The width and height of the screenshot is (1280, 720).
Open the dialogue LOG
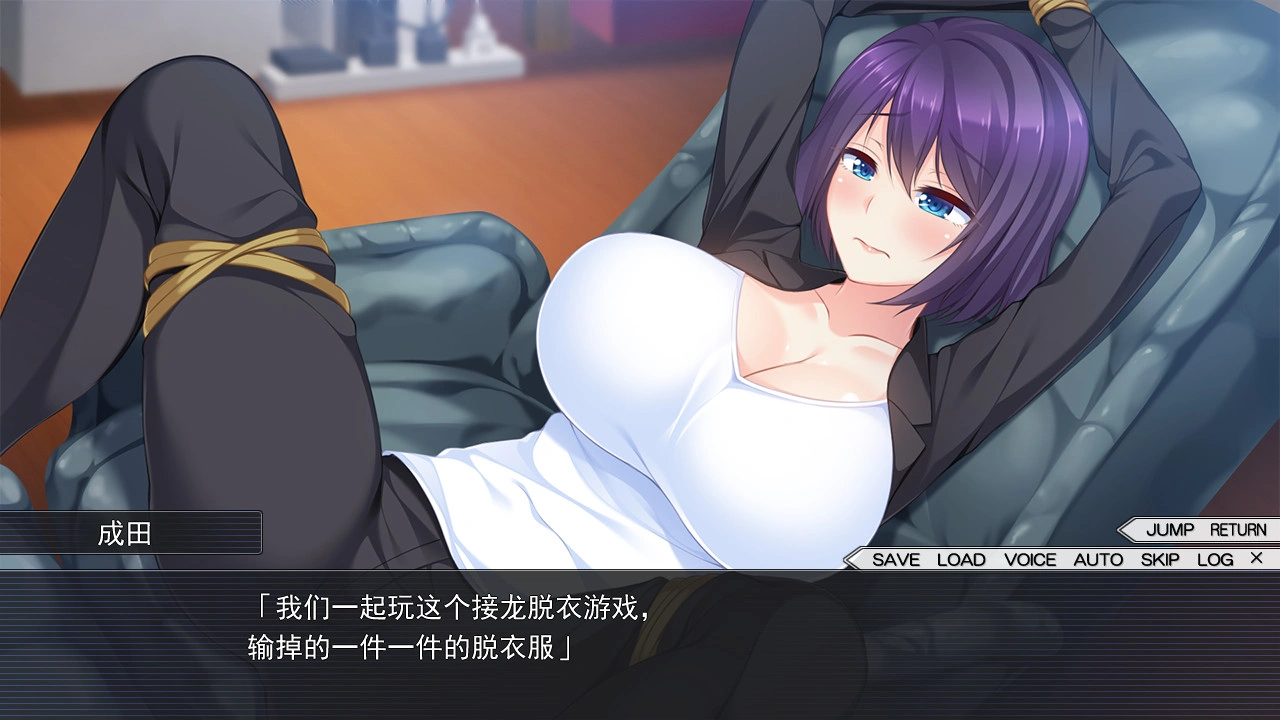pyautogui.click(x=1215, y=560)
